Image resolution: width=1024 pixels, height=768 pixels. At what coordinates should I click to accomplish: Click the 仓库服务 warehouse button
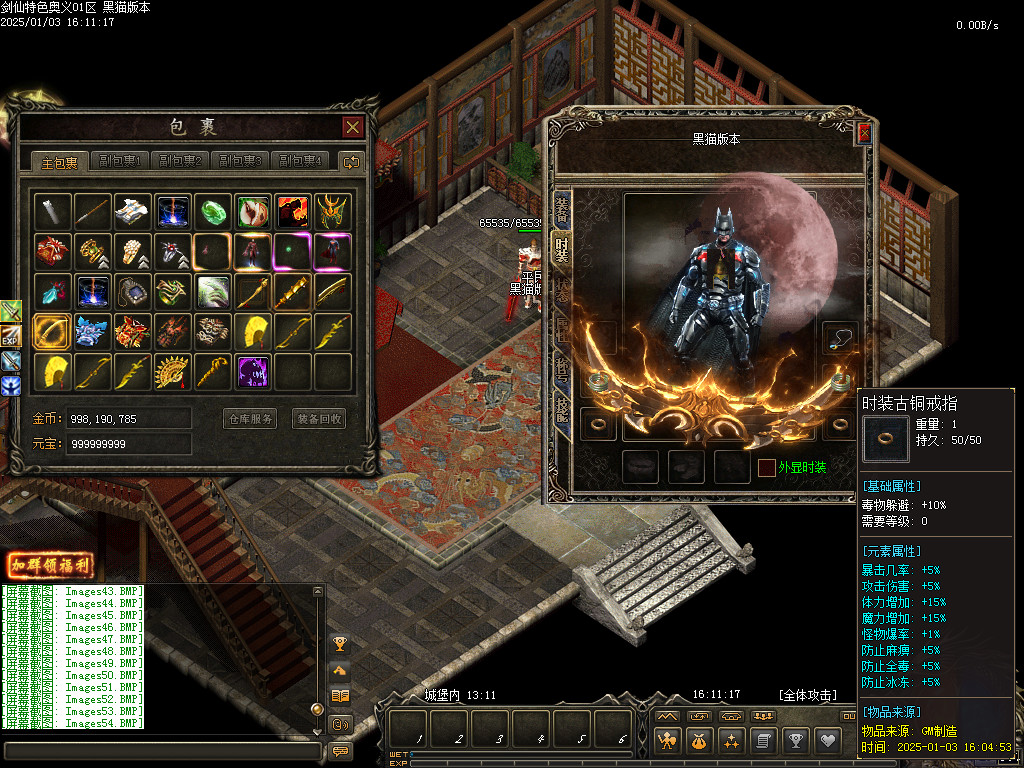tap(249, 419)
